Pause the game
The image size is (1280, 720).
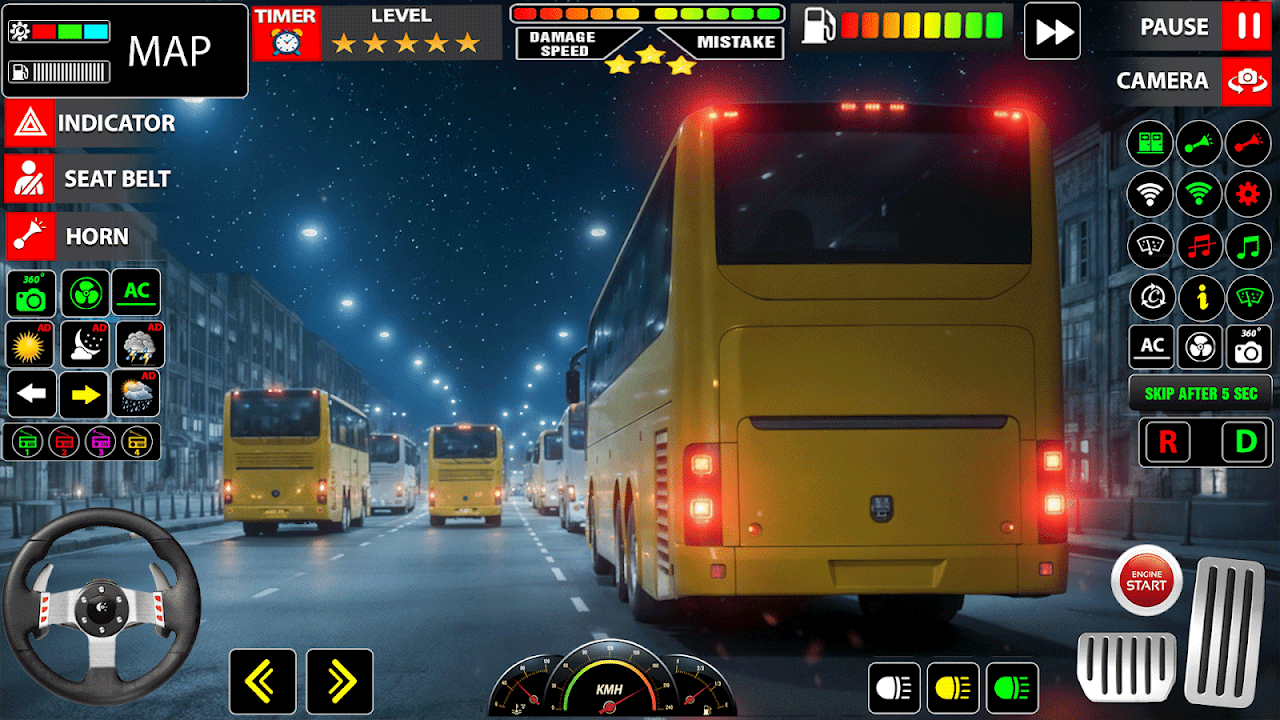pyautogui.click(x=1247, y=27)
